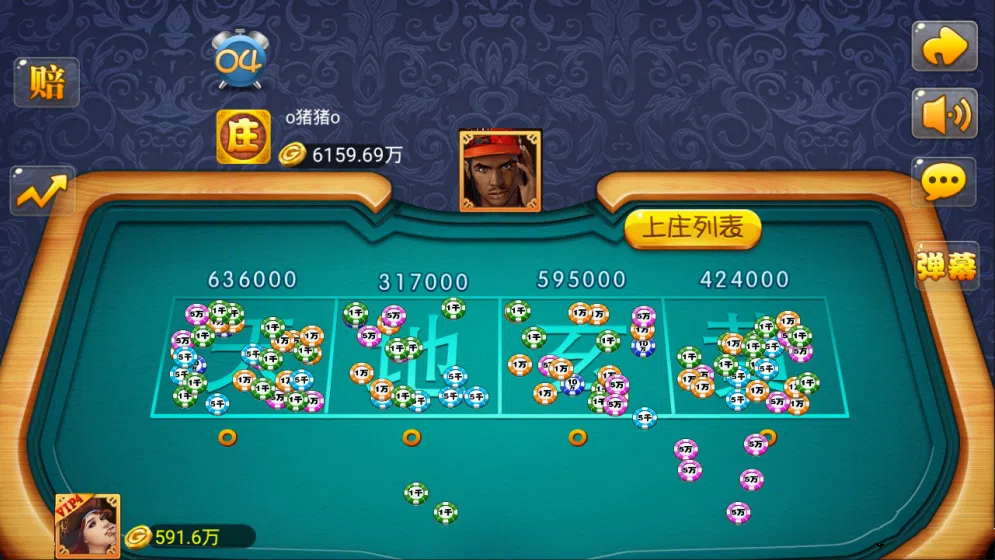Show the trend chart arrow icon
Screen dimensions: 995x560
pyautogui.click(x=43, y=190)
